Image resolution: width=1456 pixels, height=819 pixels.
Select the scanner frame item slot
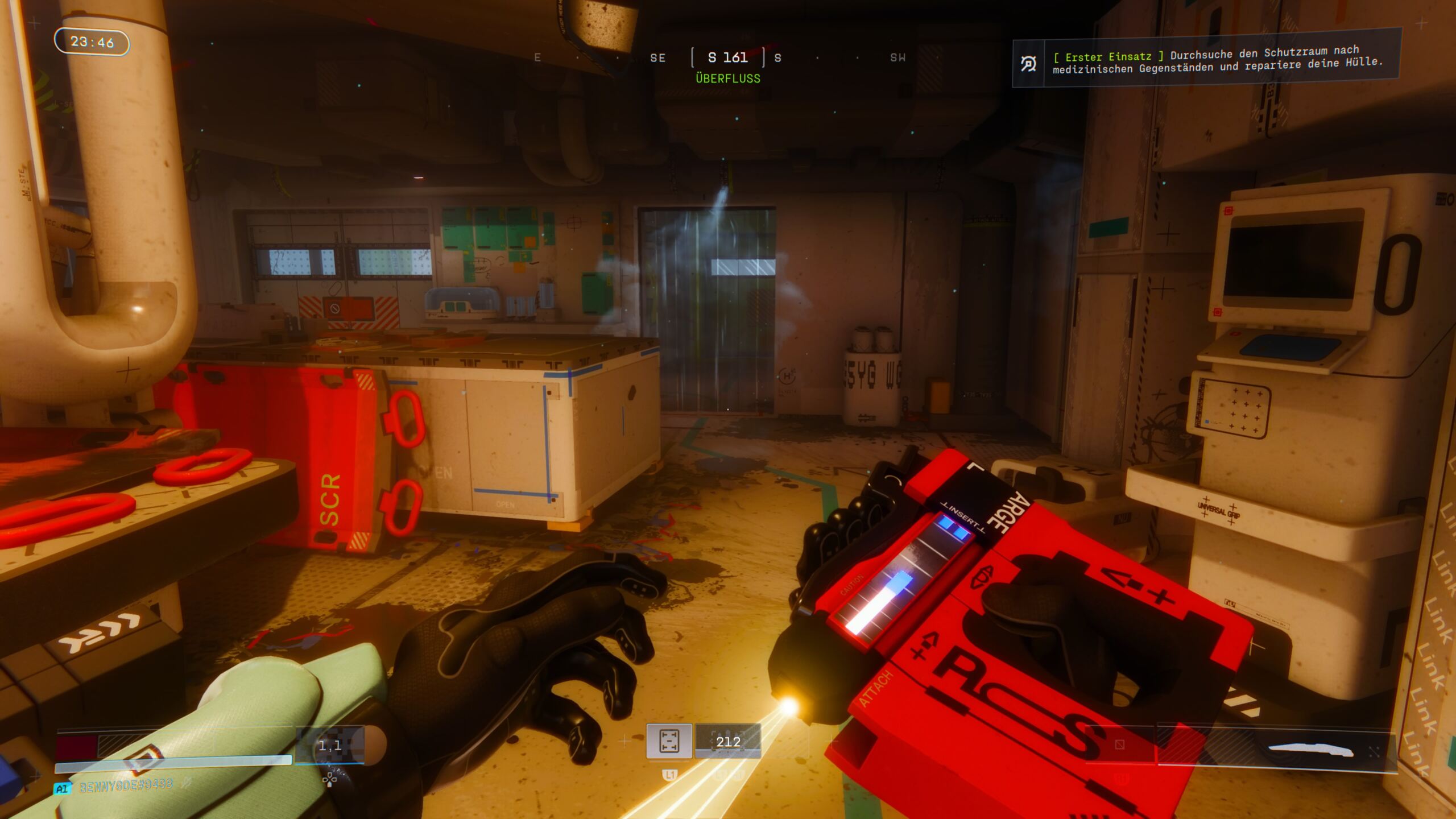(x=669, y=741)
